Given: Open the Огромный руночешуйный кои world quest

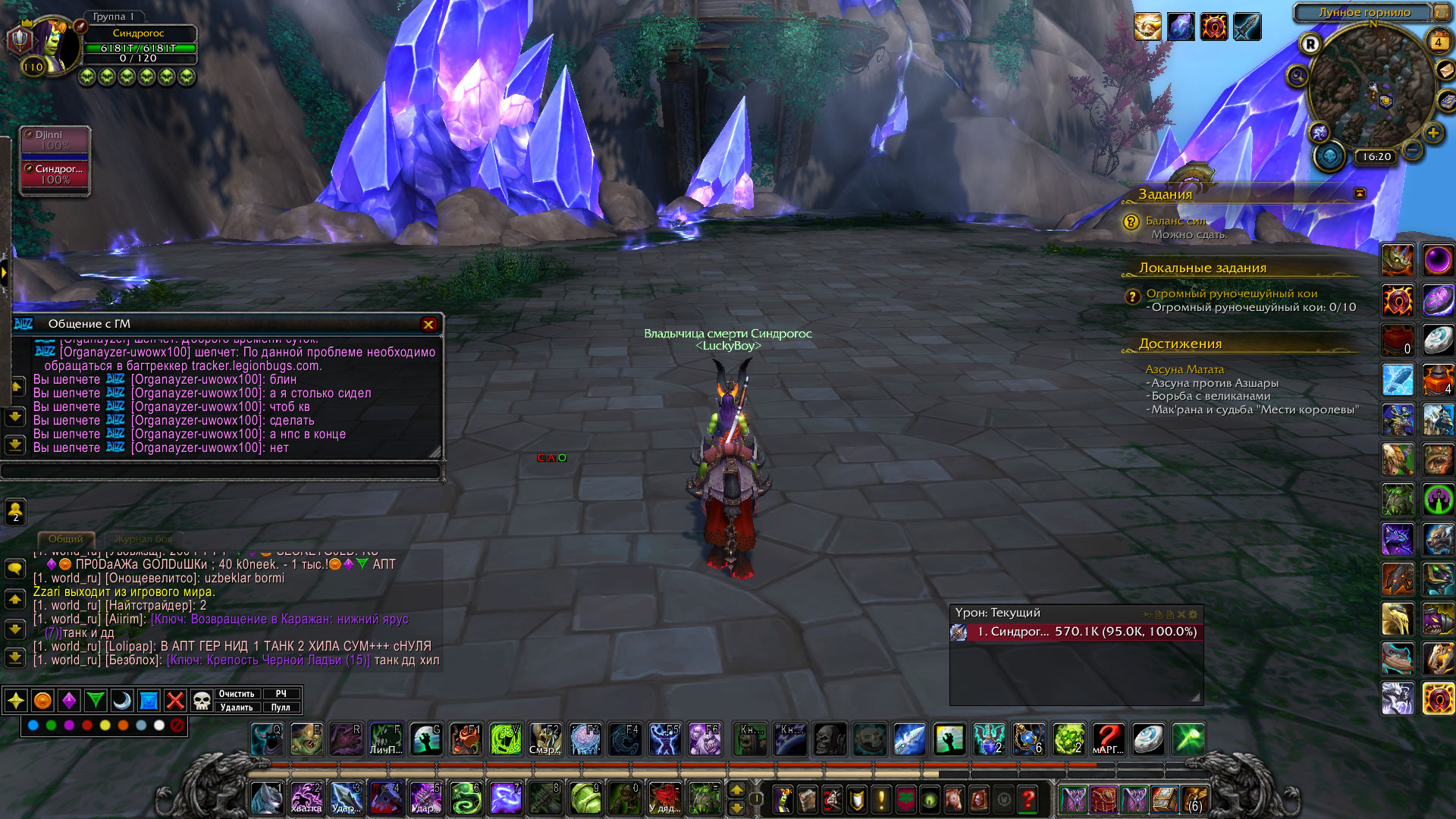Looking at the screenshot, I should (x=1232, y=293).
